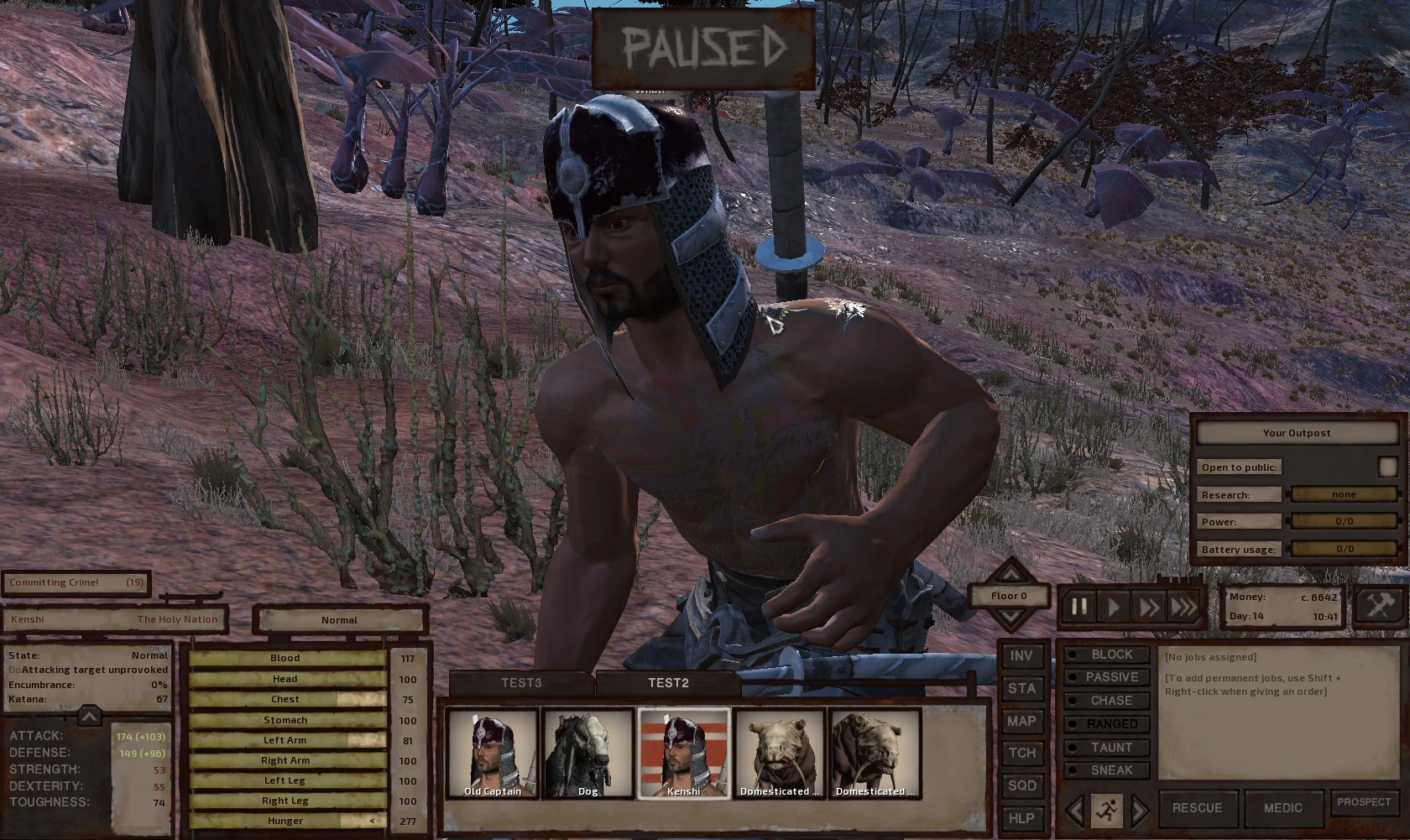Tick the Open to public checkbox

pos(1386,467)
